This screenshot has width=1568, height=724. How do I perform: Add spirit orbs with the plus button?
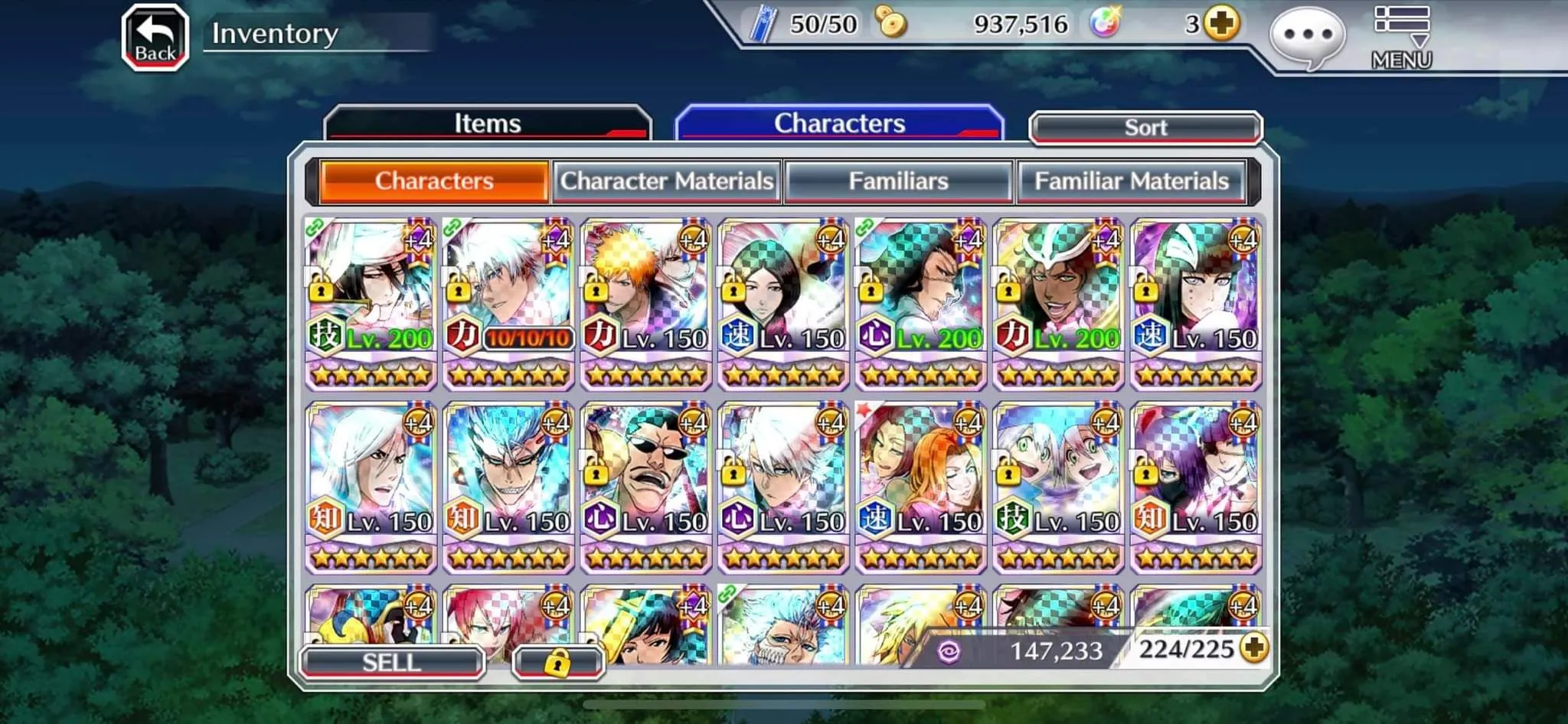(1221, 24)
